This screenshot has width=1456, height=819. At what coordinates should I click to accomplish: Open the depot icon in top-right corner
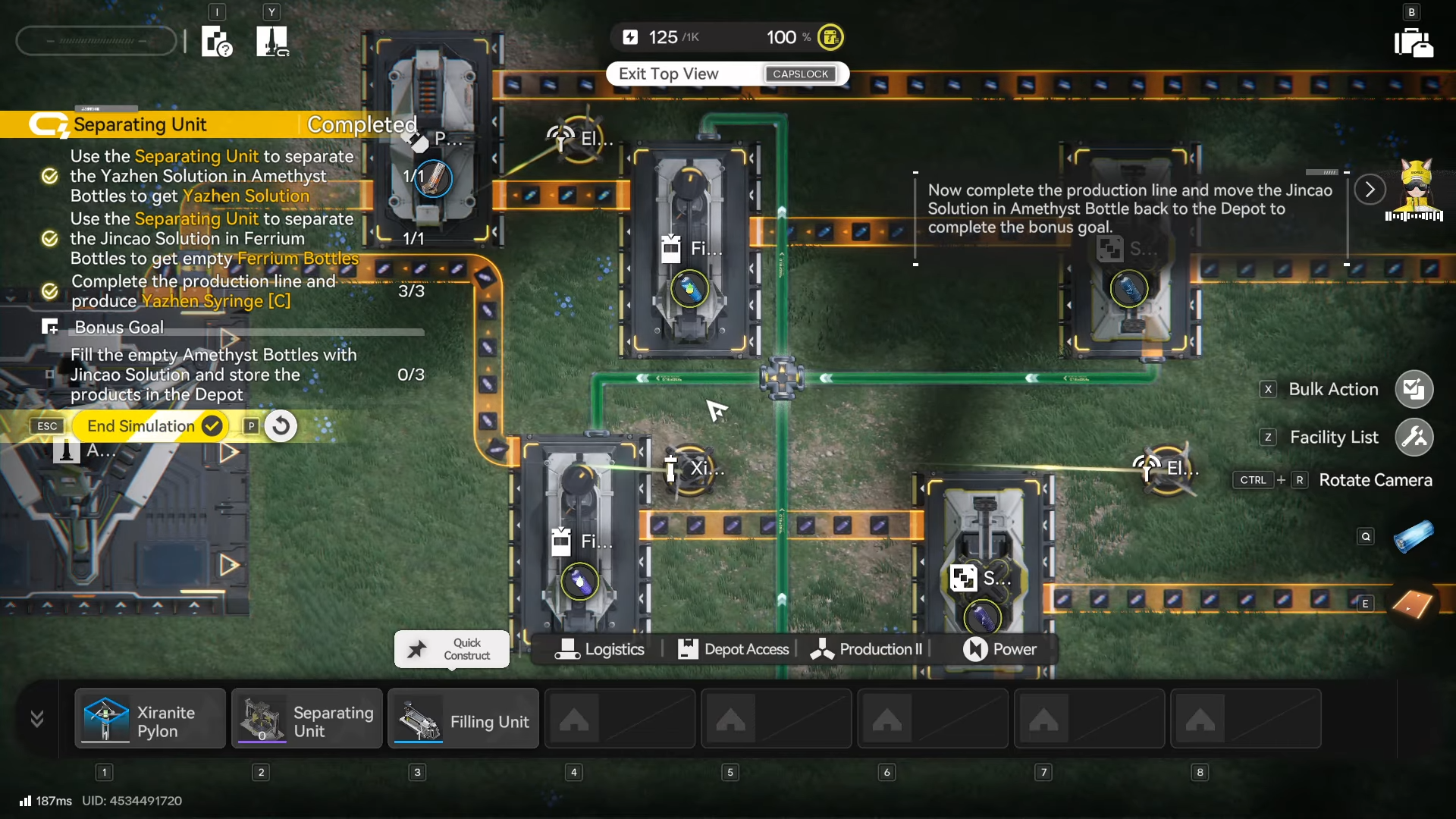(1413, 42)
